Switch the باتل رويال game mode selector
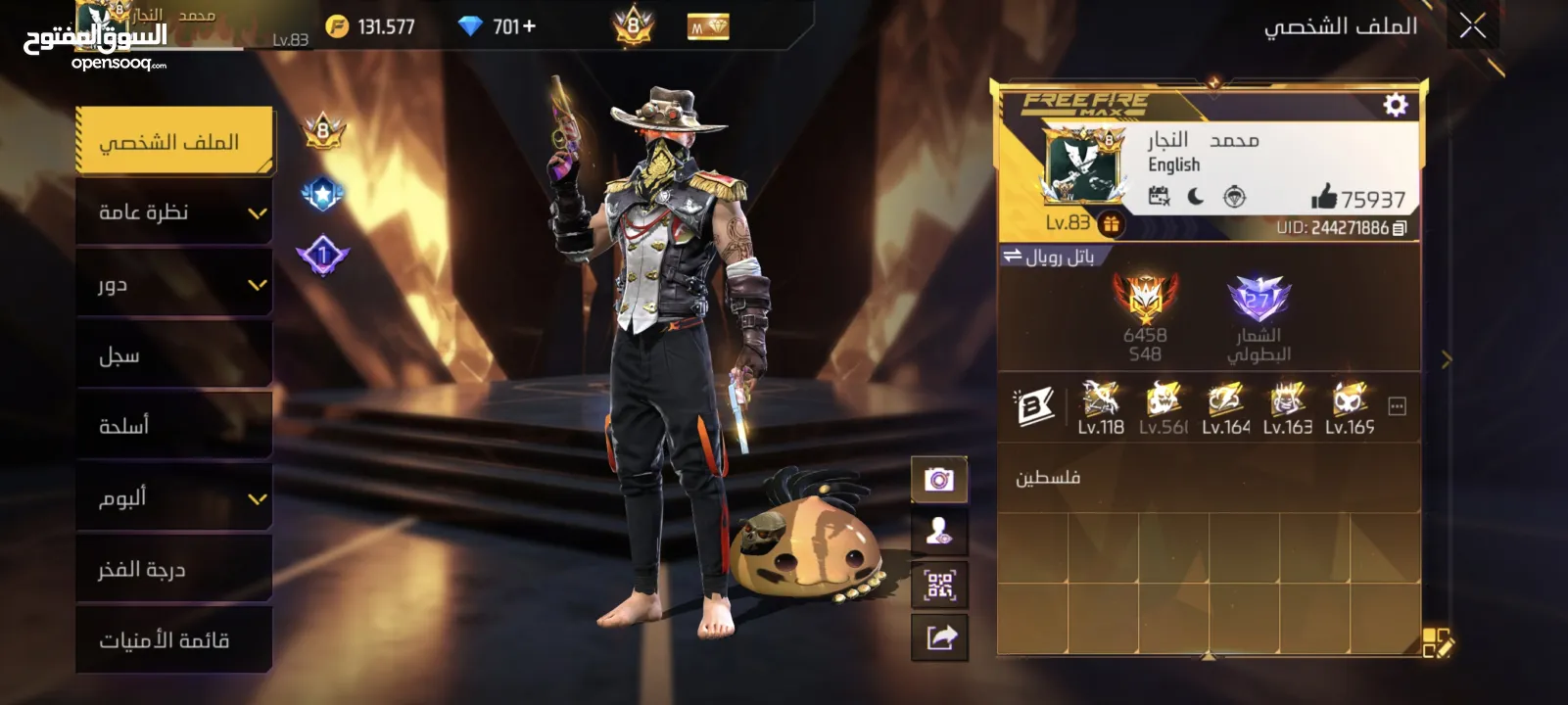Viewport: 1568px width, 705px height. (x=1047, y=257)
